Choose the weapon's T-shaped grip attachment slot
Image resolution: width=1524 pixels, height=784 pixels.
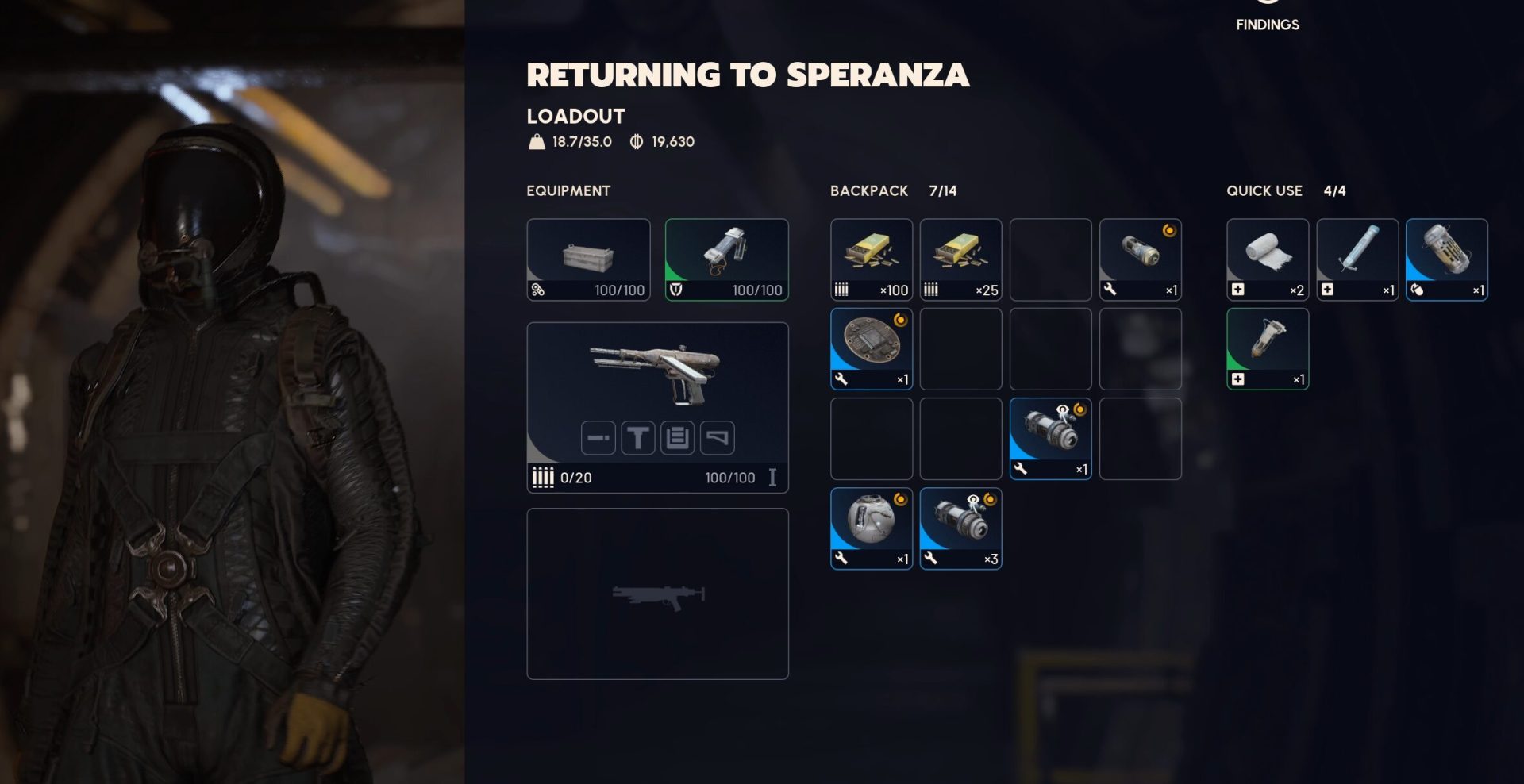click(x=637, y=438)
